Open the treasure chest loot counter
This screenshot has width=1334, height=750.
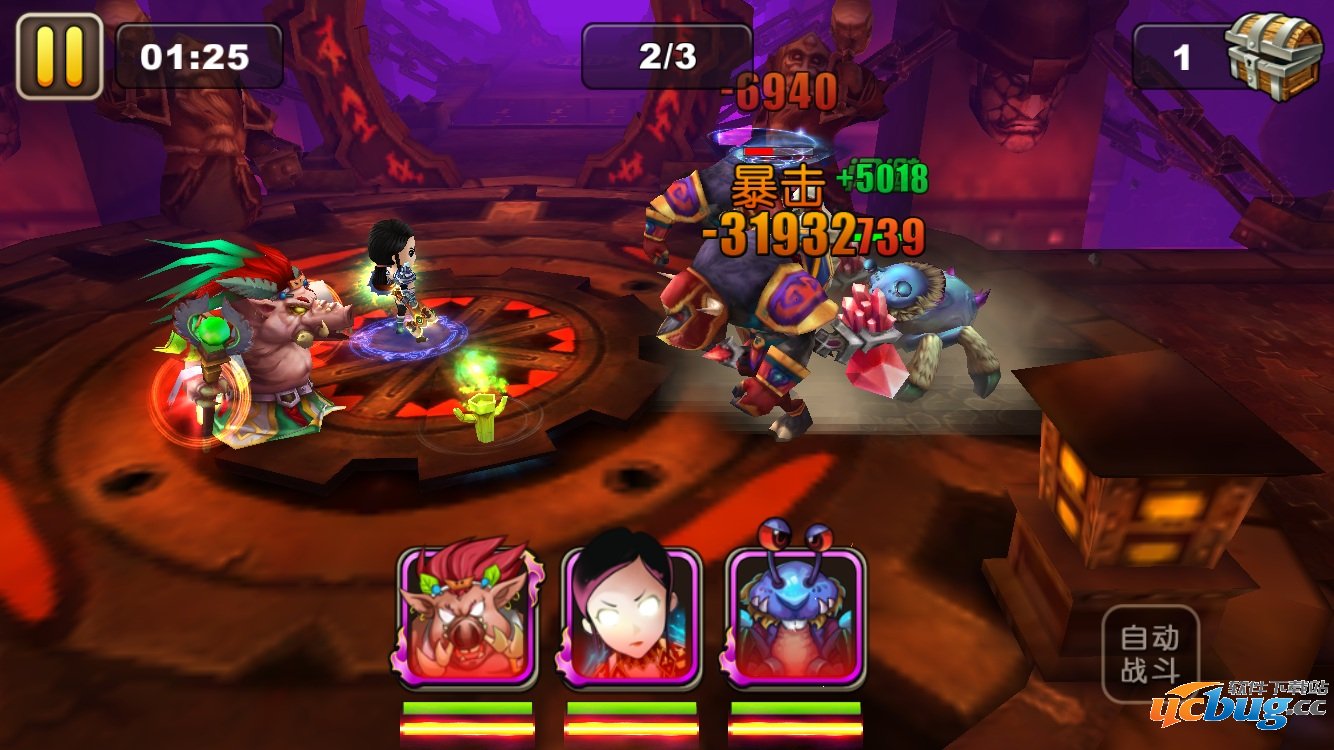click(1272, 55)
